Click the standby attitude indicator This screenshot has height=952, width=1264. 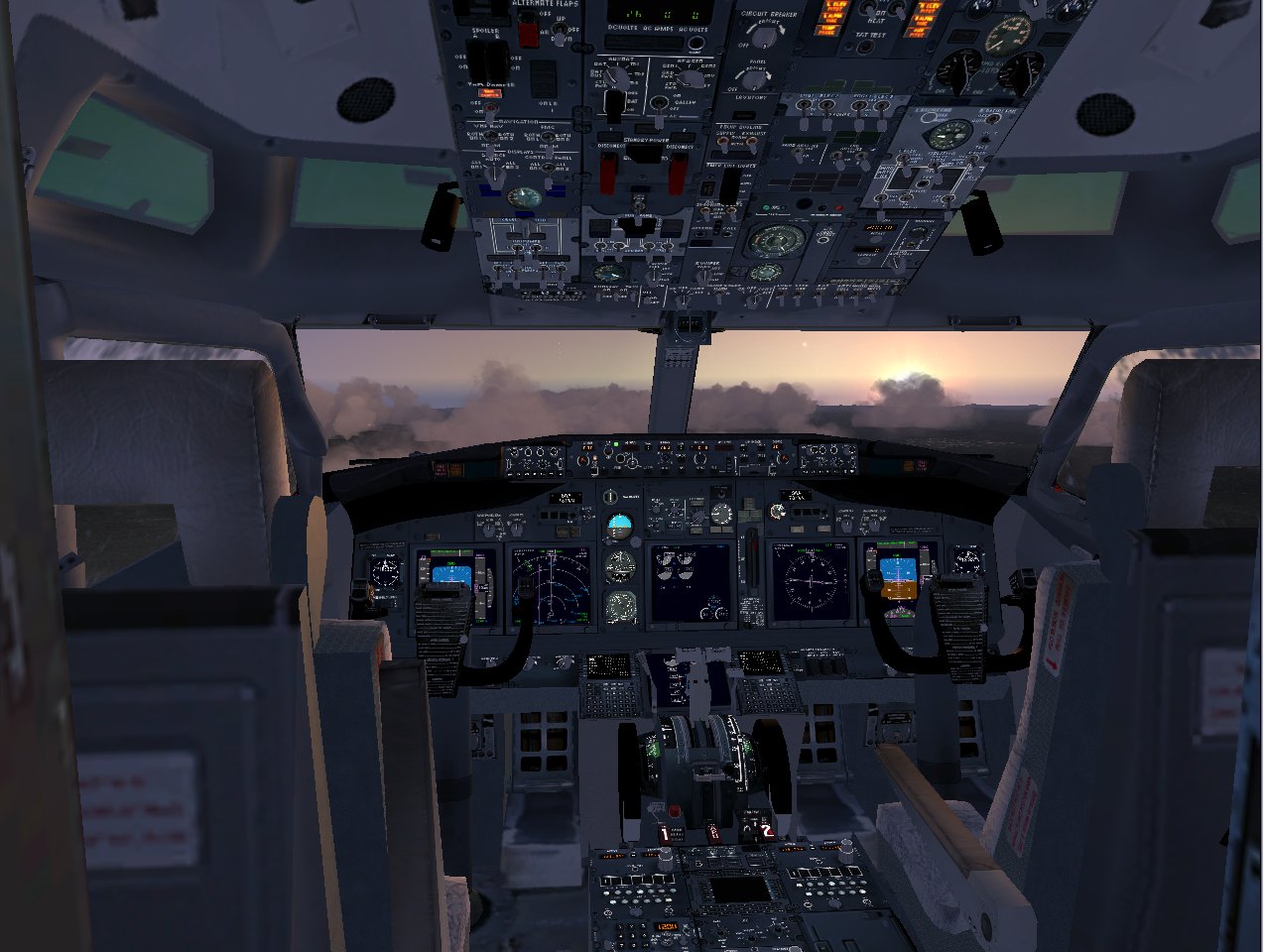point(620,524)
